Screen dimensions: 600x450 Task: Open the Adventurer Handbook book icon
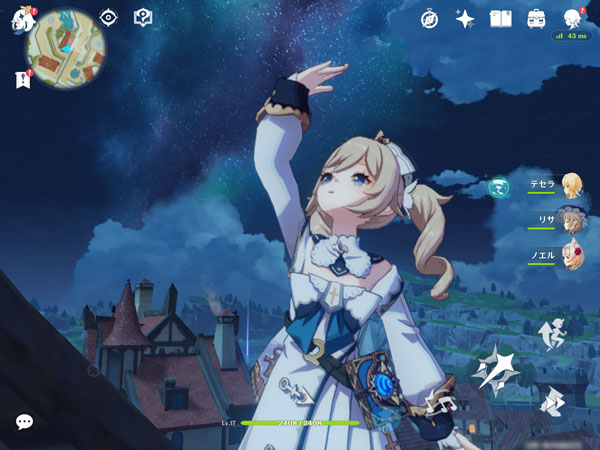point(500,18)
